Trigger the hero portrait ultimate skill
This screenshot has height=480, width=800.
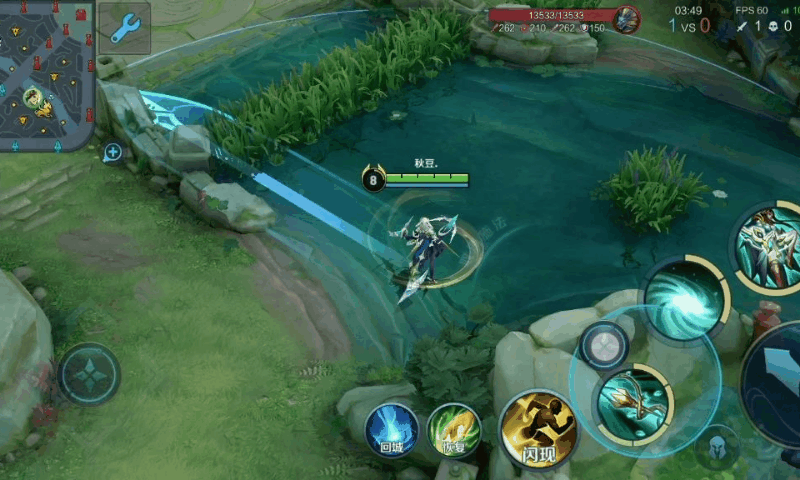tap(770, 246)
